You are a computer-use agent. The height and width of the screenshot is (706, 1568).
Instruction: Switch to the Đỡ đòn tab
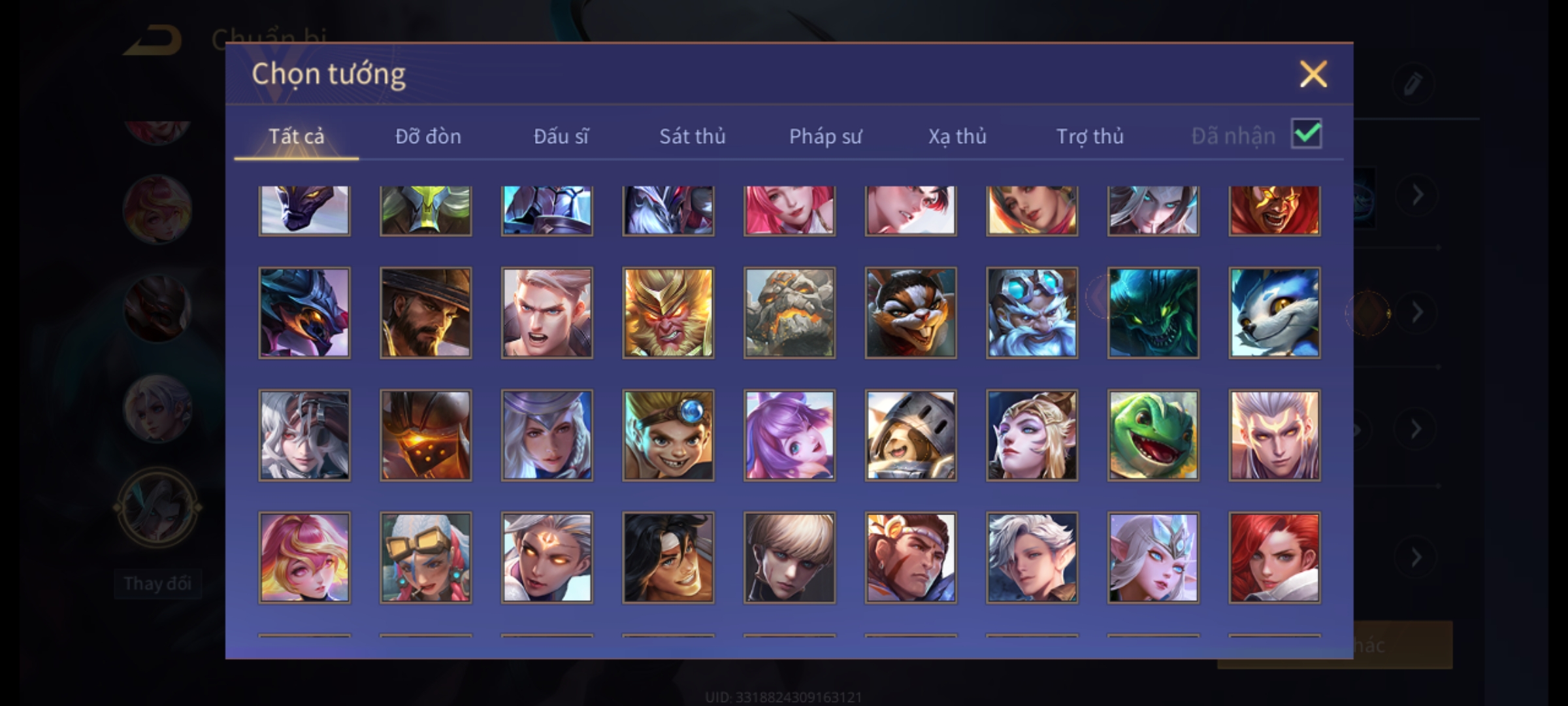coord(428,136)
